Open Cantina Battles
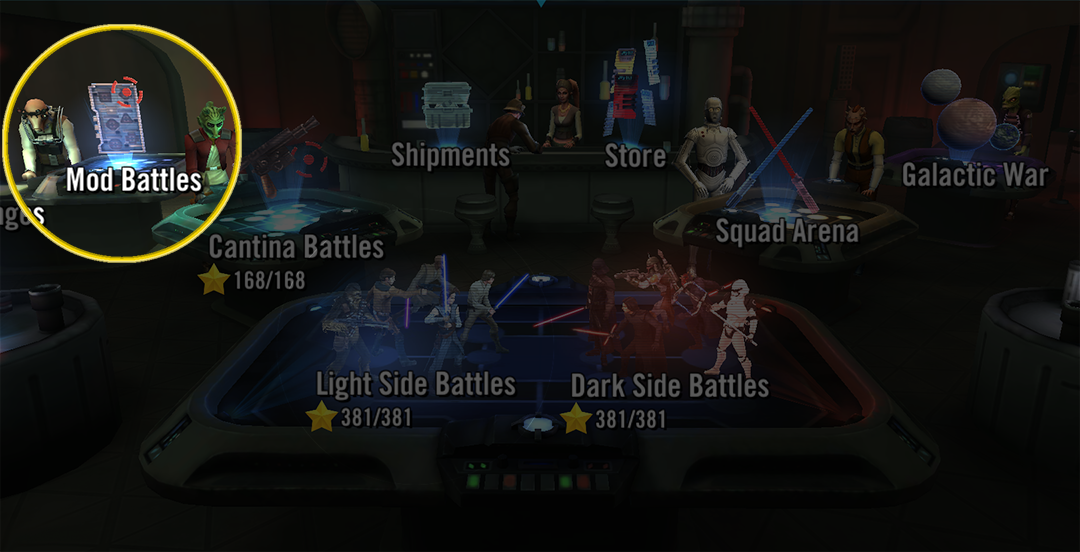The image size is (1080, 552). pos(296,247)
